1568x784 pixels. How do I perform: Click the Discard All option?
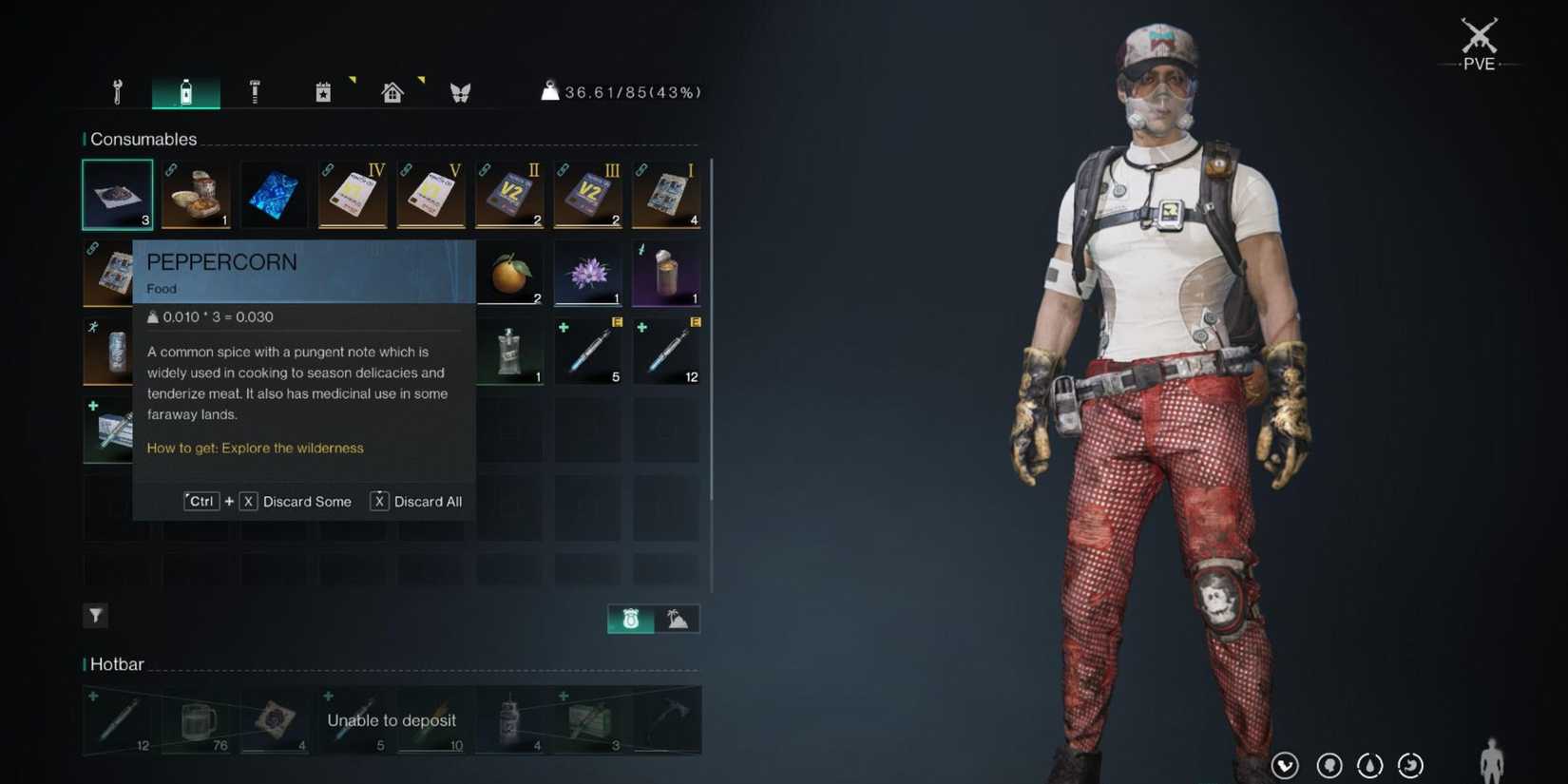click(428, 501)
